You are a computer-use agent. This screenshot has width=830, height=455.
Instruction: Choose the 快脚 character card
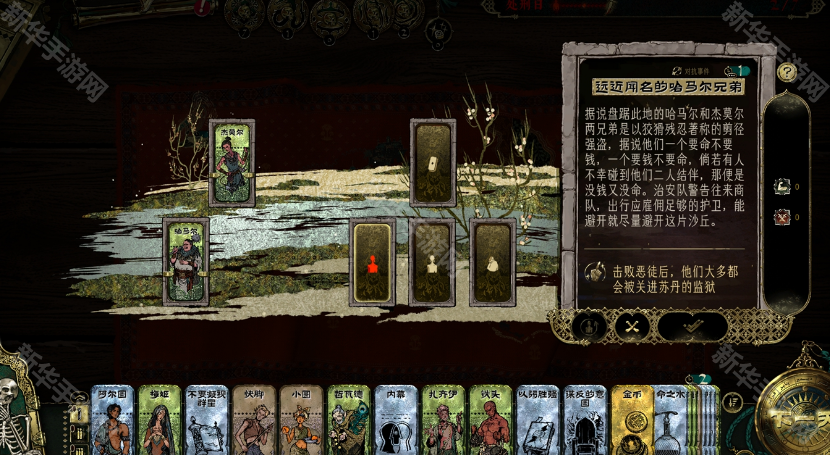pos(253,421)
